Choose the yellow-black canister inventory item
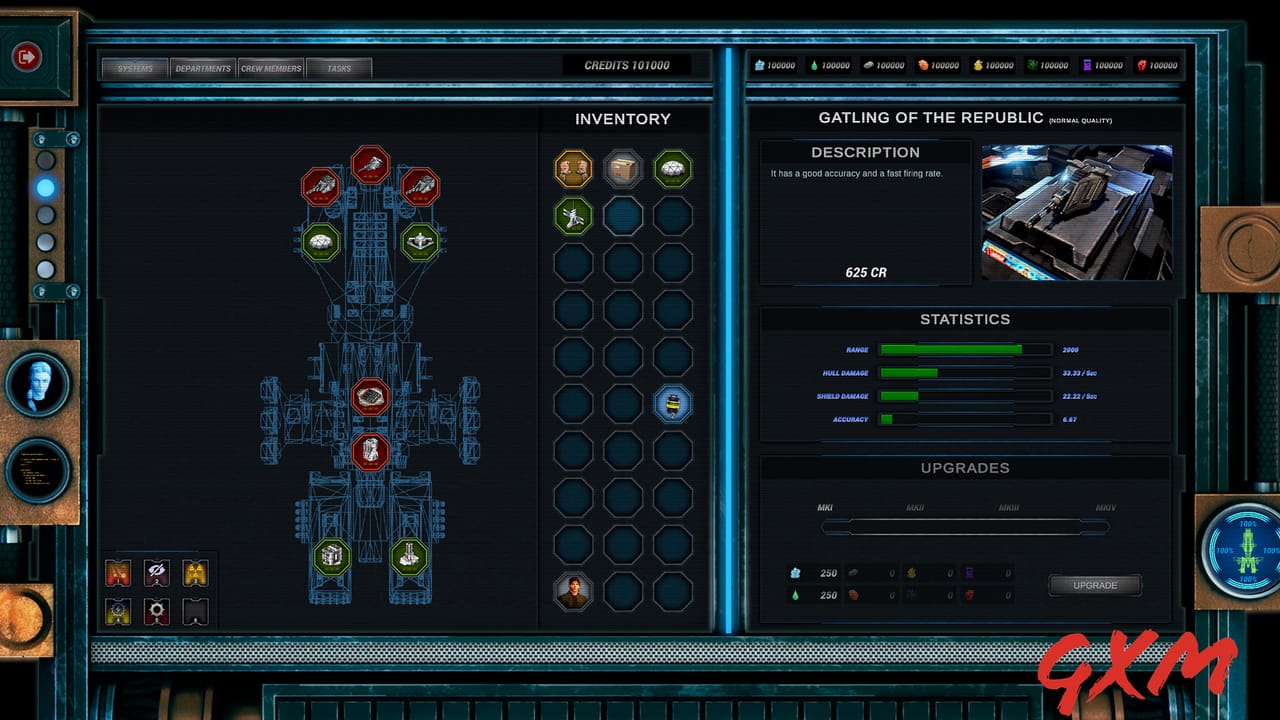 tap(673, 404)
